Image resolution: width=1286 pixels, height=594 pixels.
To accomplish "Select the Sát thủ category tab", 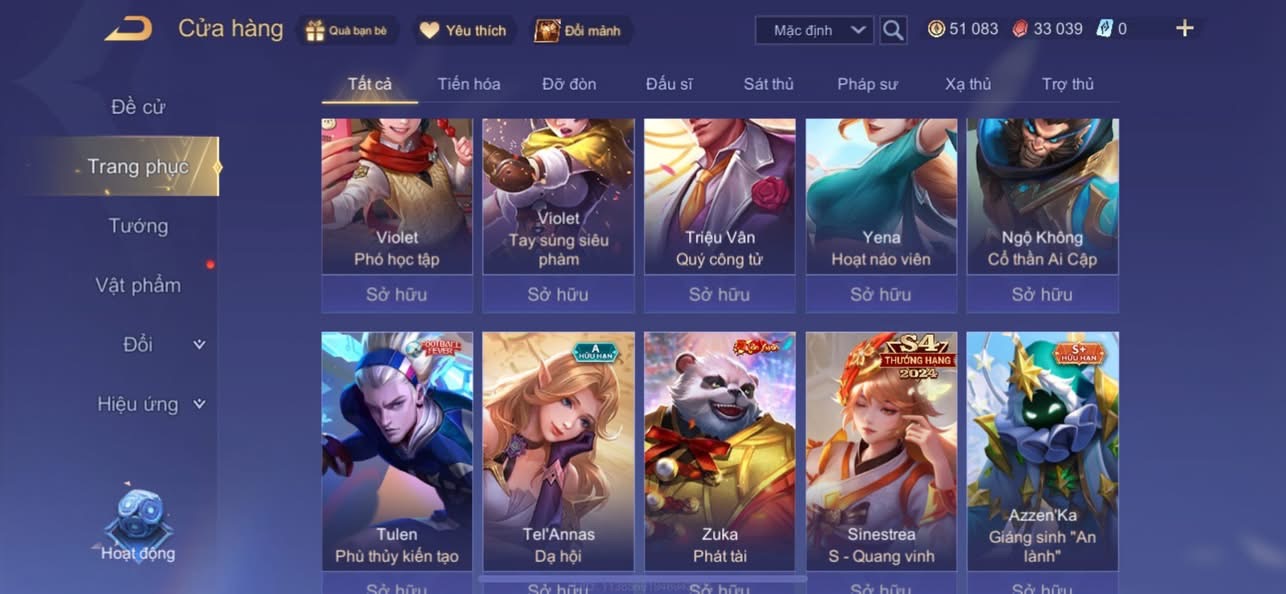I will (768, 84).
